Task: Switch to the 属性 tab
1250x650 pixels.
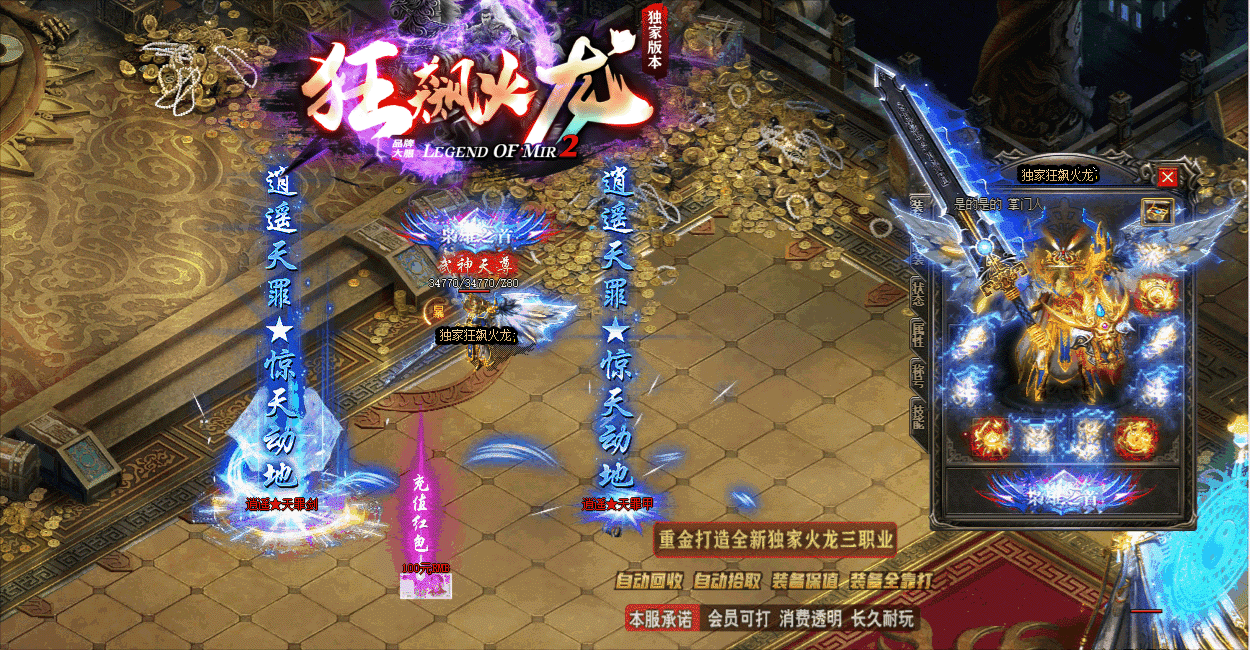Action: (x=917, y=334)
